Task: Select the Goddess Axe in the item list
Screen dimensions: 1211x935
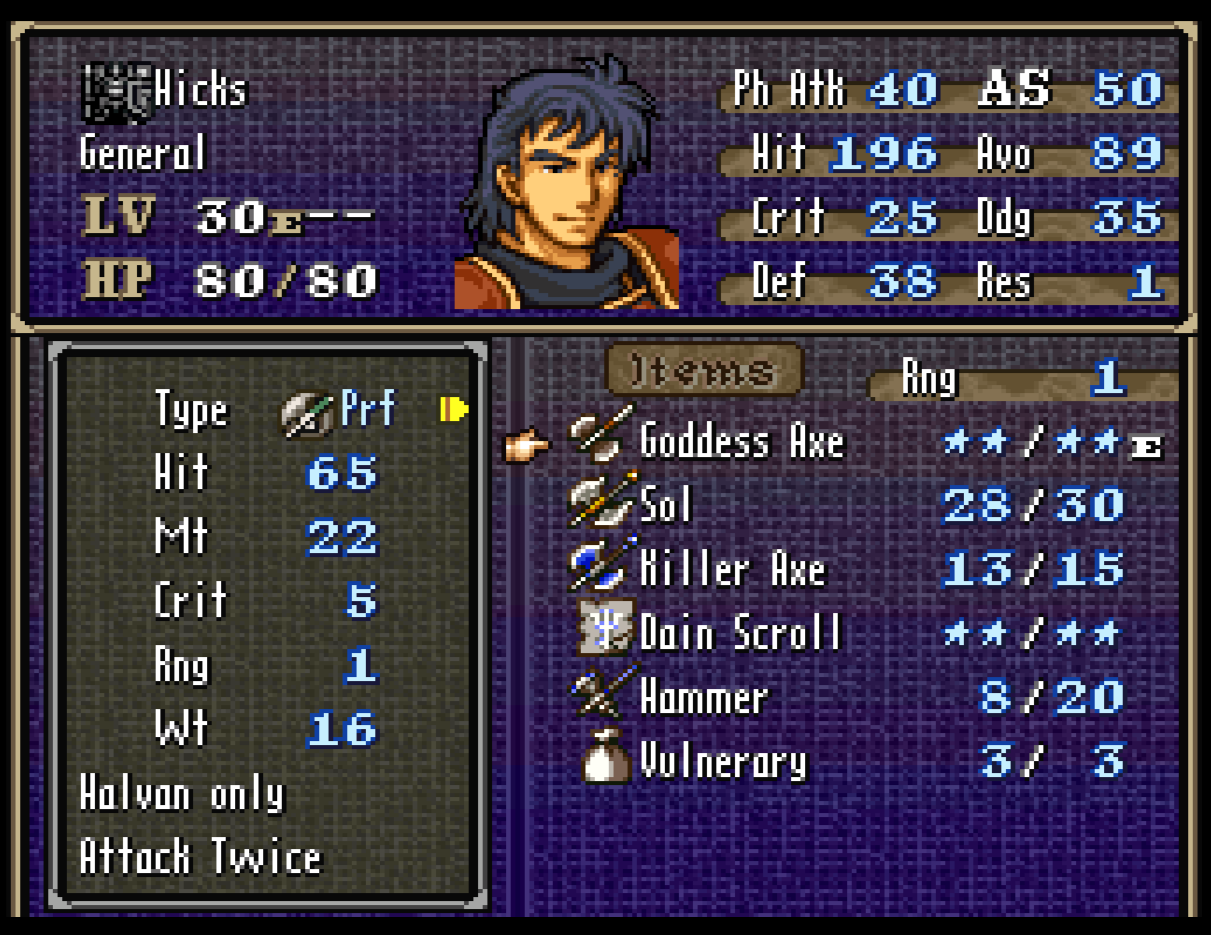Action: tap(741, 442)
